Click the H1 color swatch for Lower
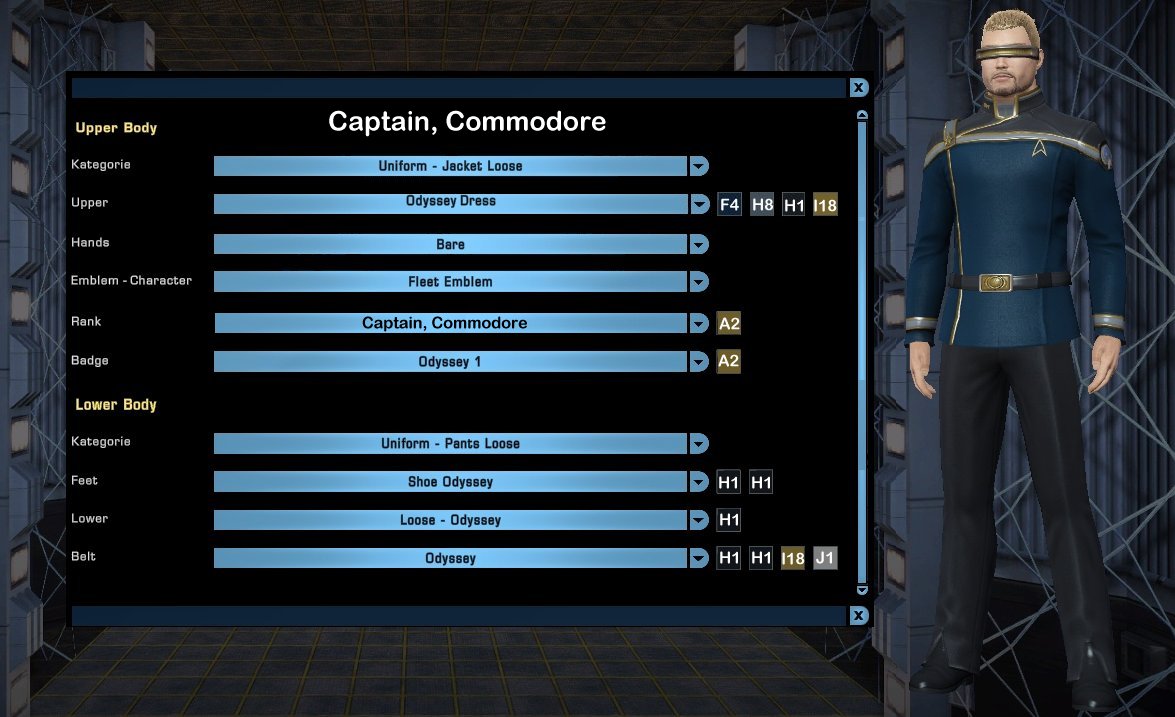Screen dimensions: 1175x717 (729, 520)
